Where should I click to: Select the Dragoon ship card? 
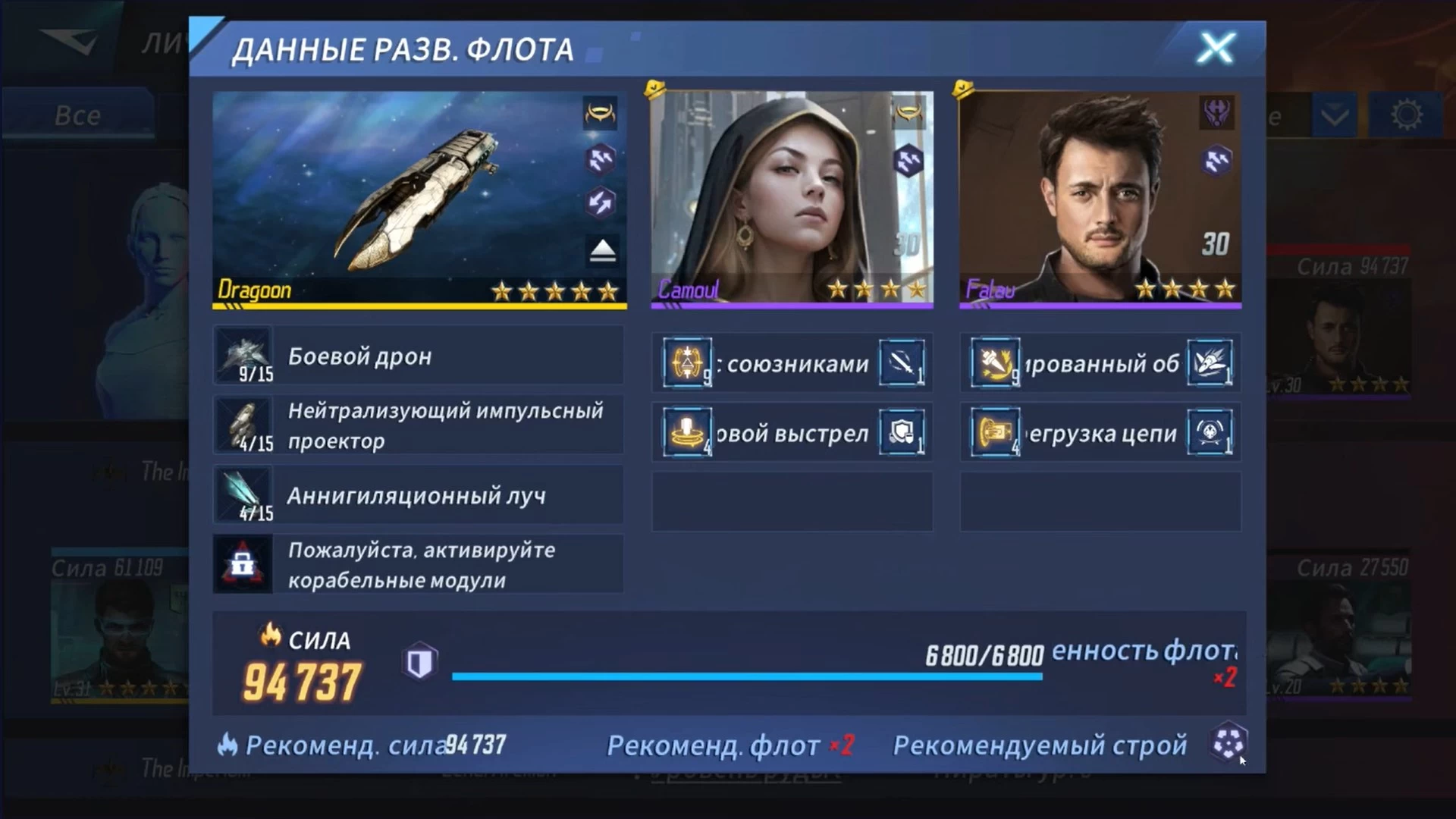point(419,199)
